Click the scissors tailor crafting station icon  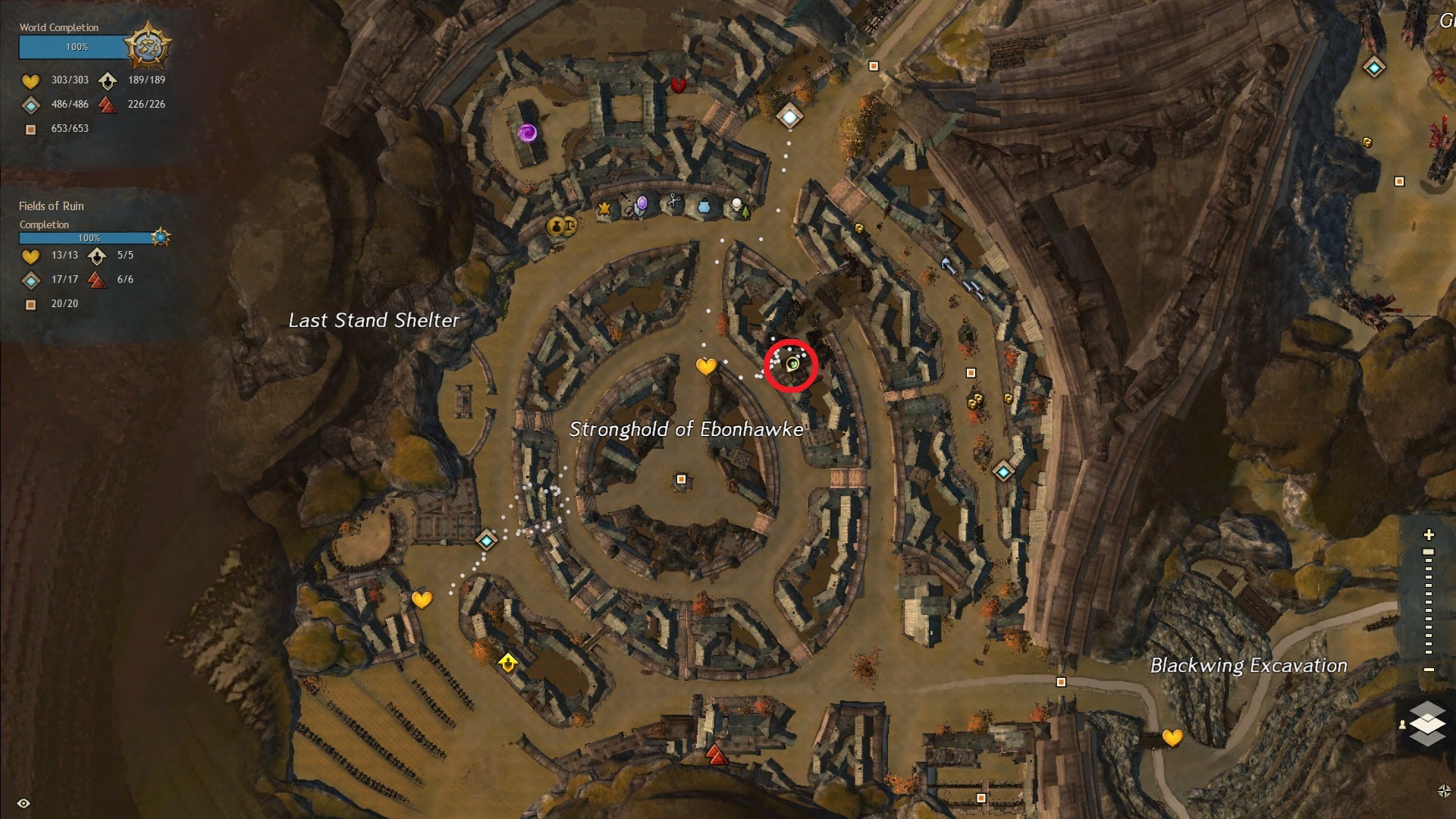coord(673,202)
